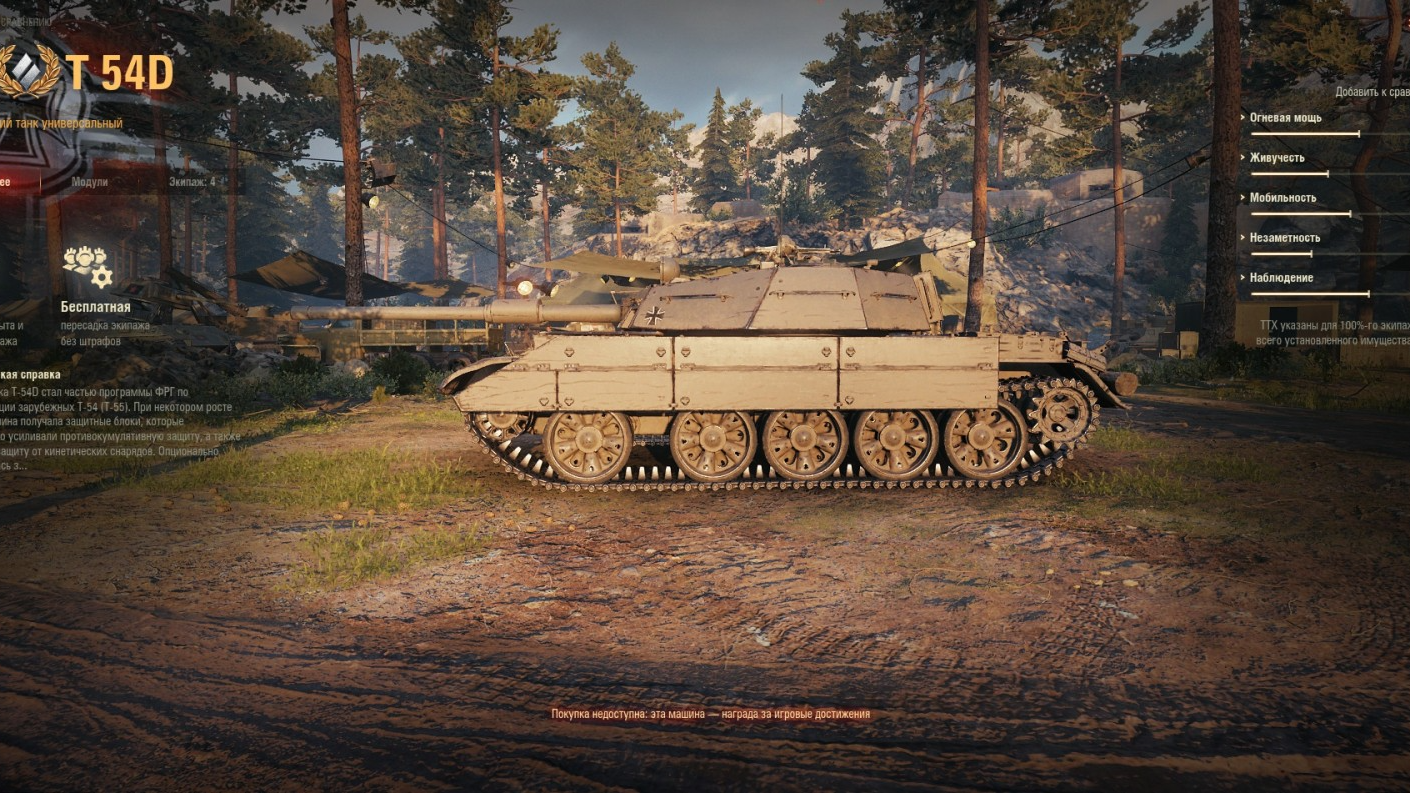Expand the Мобильность stat section
This screenshot has height=793, width=1410.
1282,197
